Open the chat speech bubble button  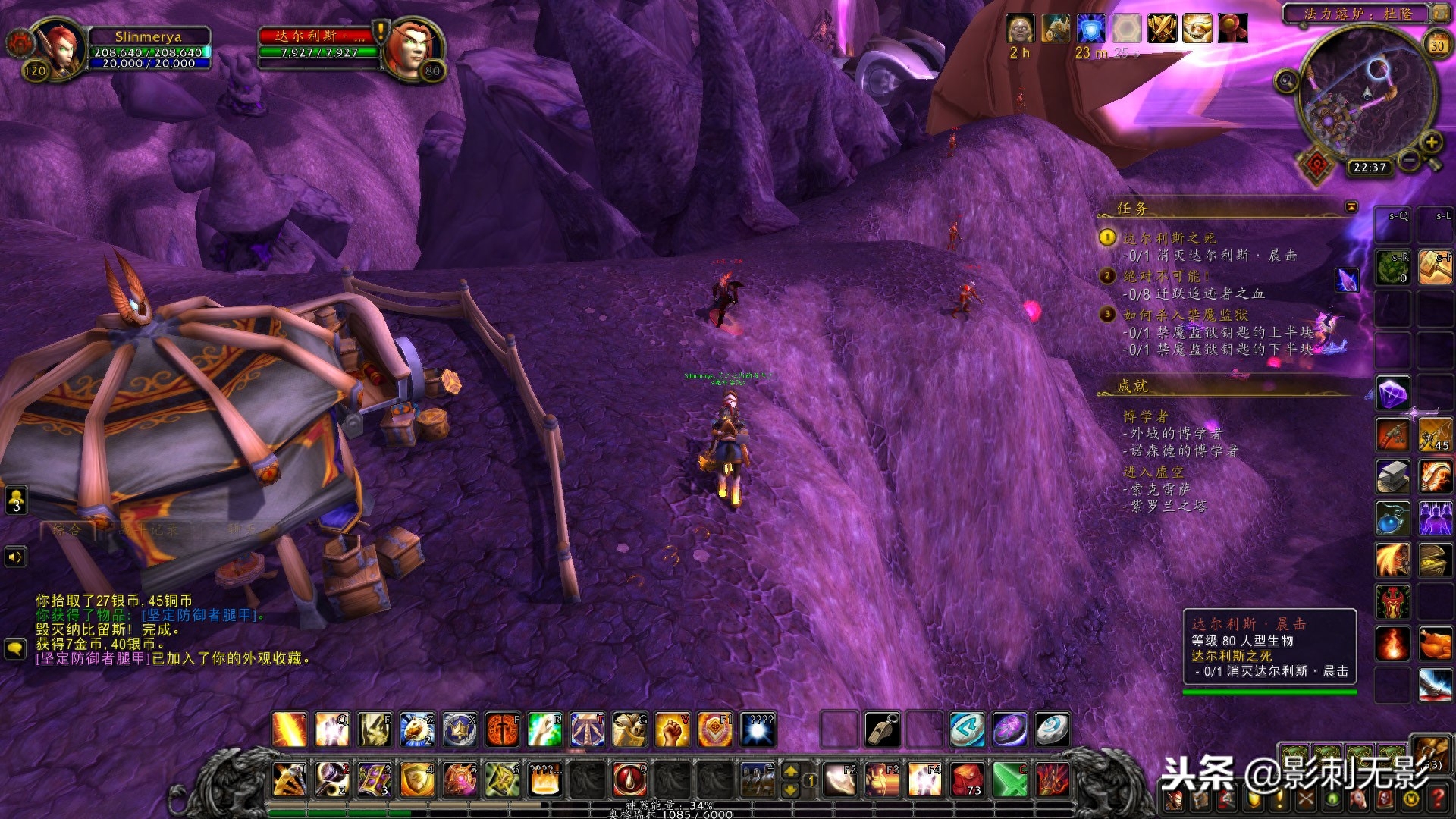click(x=15, y=649)
